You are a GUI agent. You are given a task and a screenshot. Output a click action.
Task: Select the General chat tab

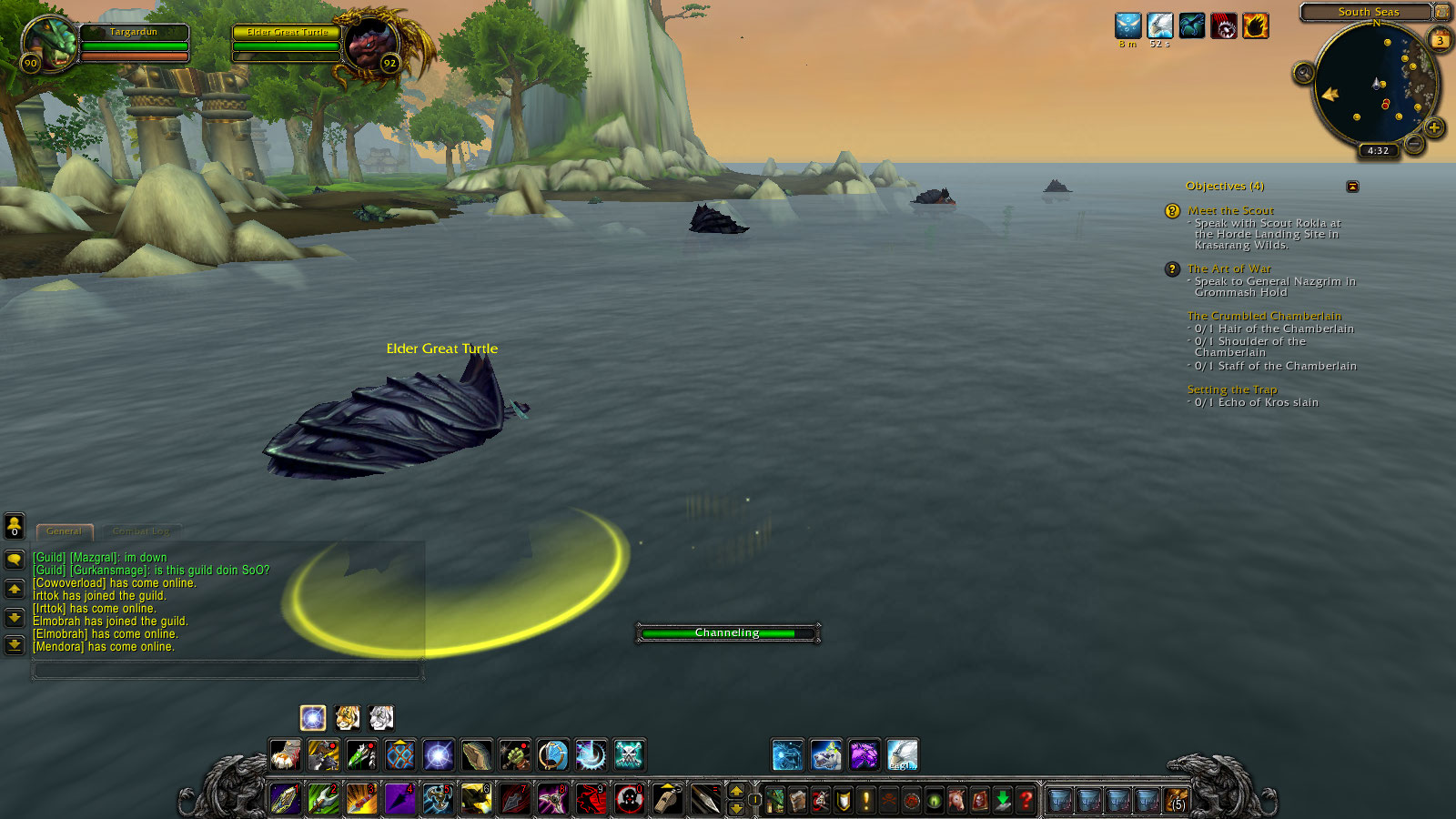[64, 531]
